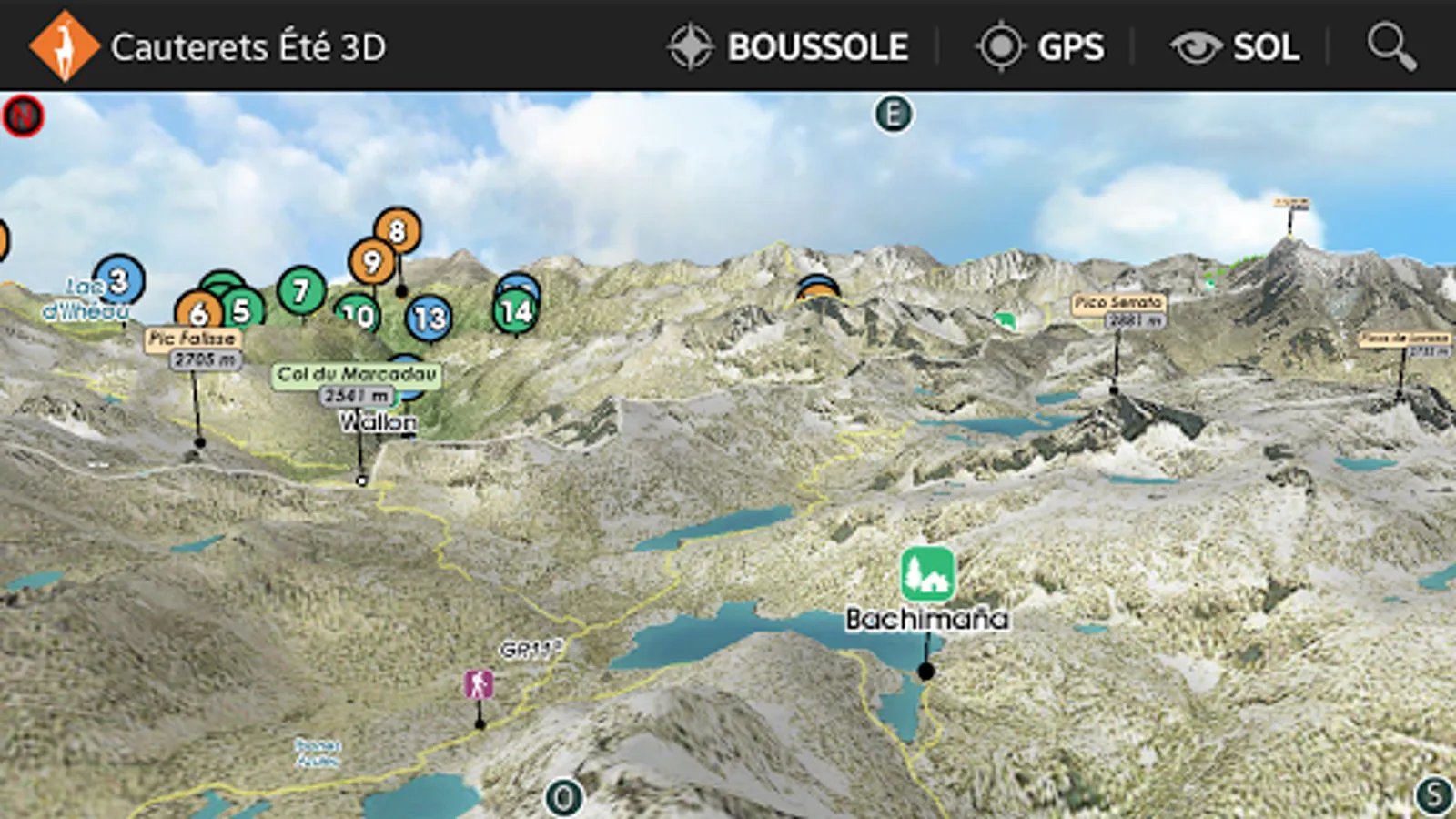Open the Bachimaña refuge icon
Screen dimensions: 1456x819
coord(927,573)
